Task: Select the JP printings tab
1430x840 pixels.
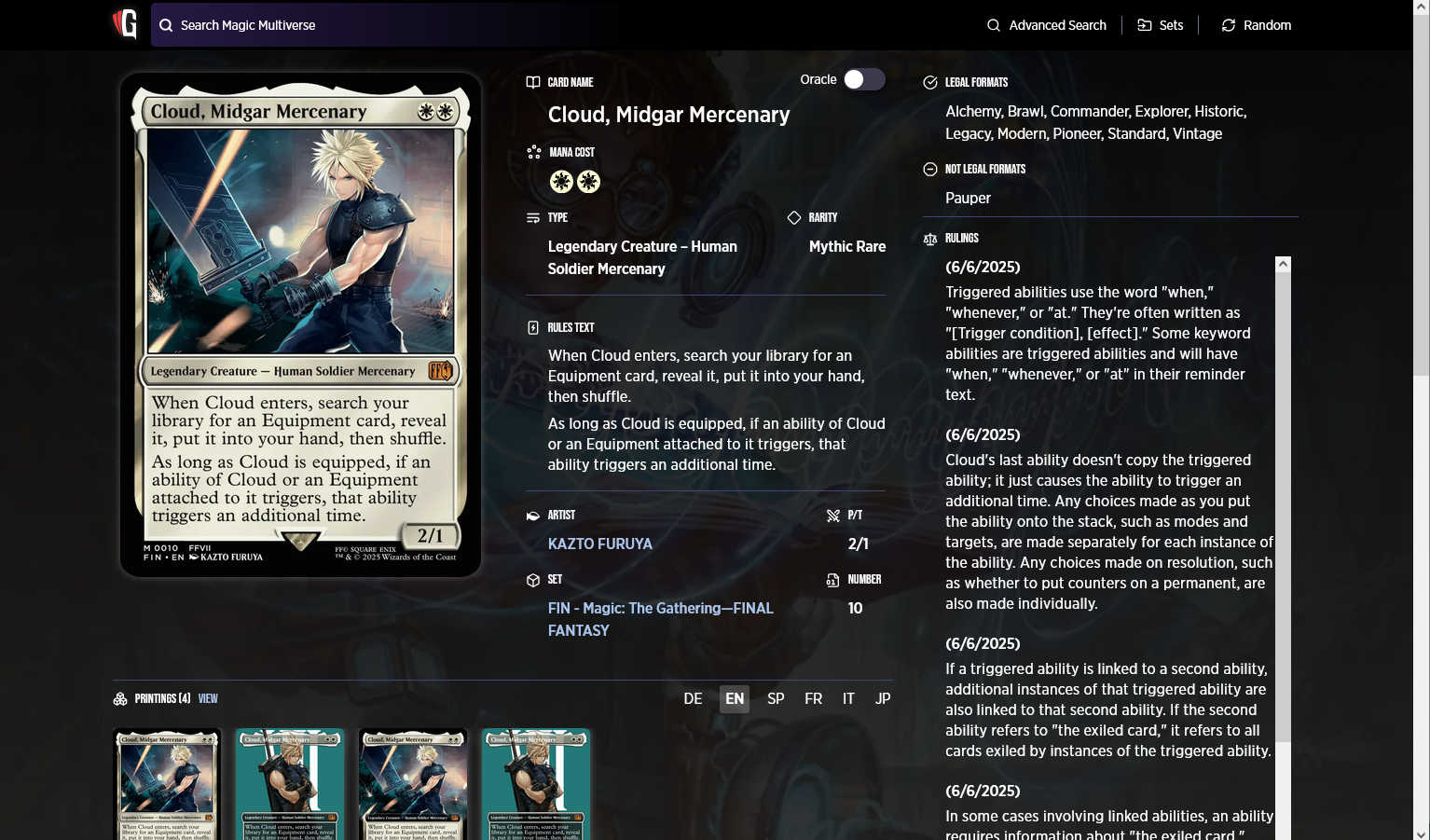Action: [x=882, y=698]
